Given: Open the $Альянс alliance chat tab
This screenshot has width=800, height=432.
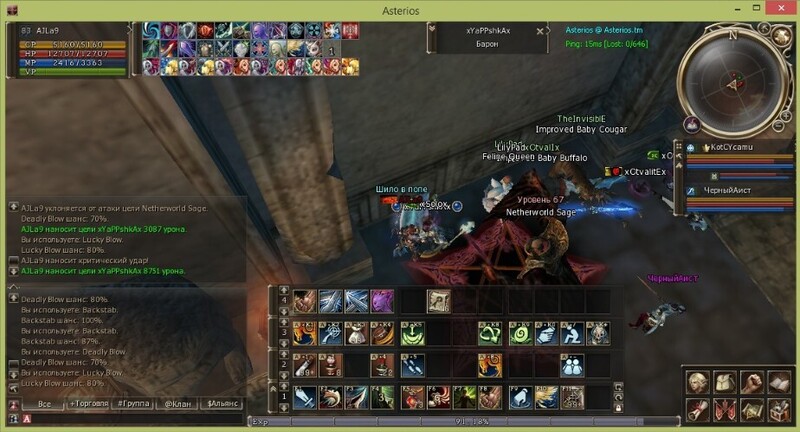Looking at the screenshot, I should click(222, 403).
